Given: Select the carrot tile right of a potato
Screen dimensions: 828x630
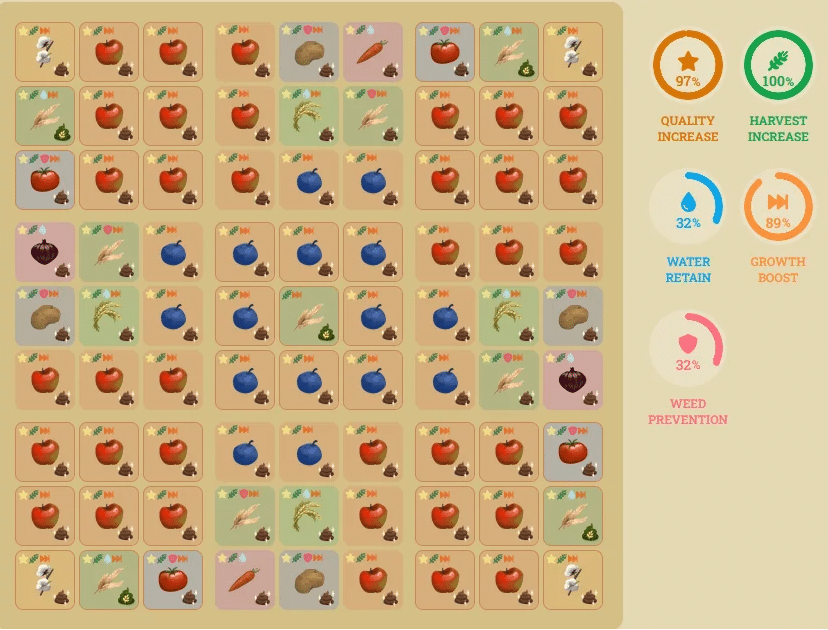Looking at the screenshot, I should [x=373, y=52].
